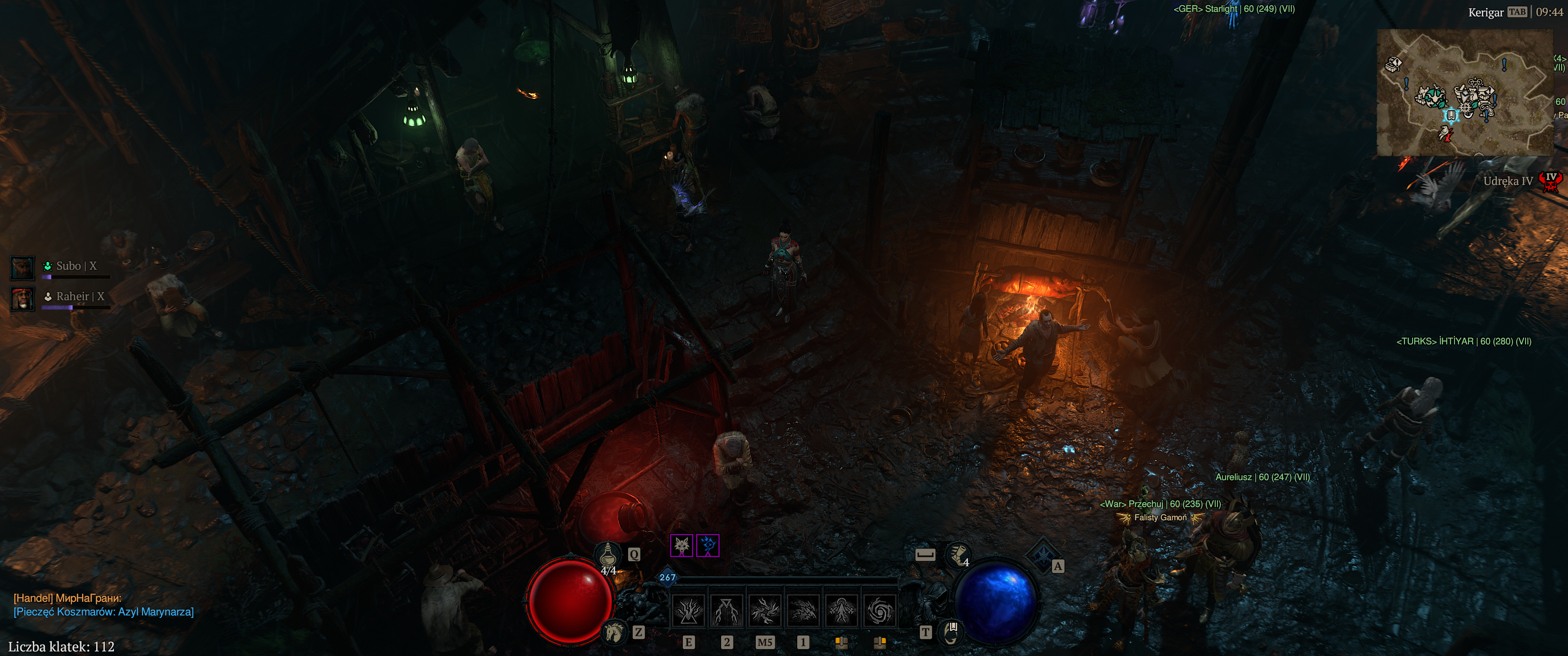Click the winged boot evade icon
Screen dimensions: 1568x656
[958, 554]
